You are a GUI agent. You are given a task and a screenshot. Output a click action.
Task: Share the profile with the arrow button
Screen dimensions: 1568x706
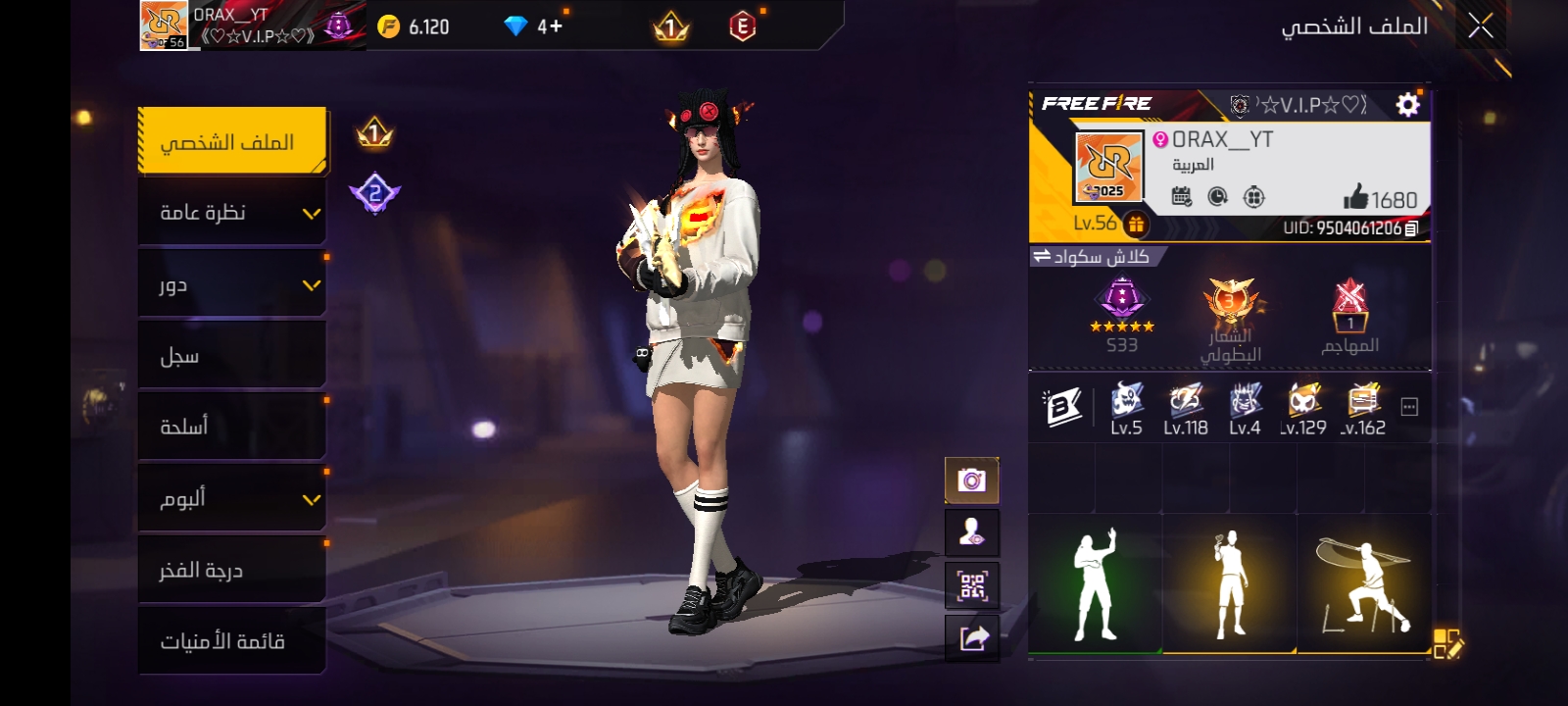(x=971, y=638)
